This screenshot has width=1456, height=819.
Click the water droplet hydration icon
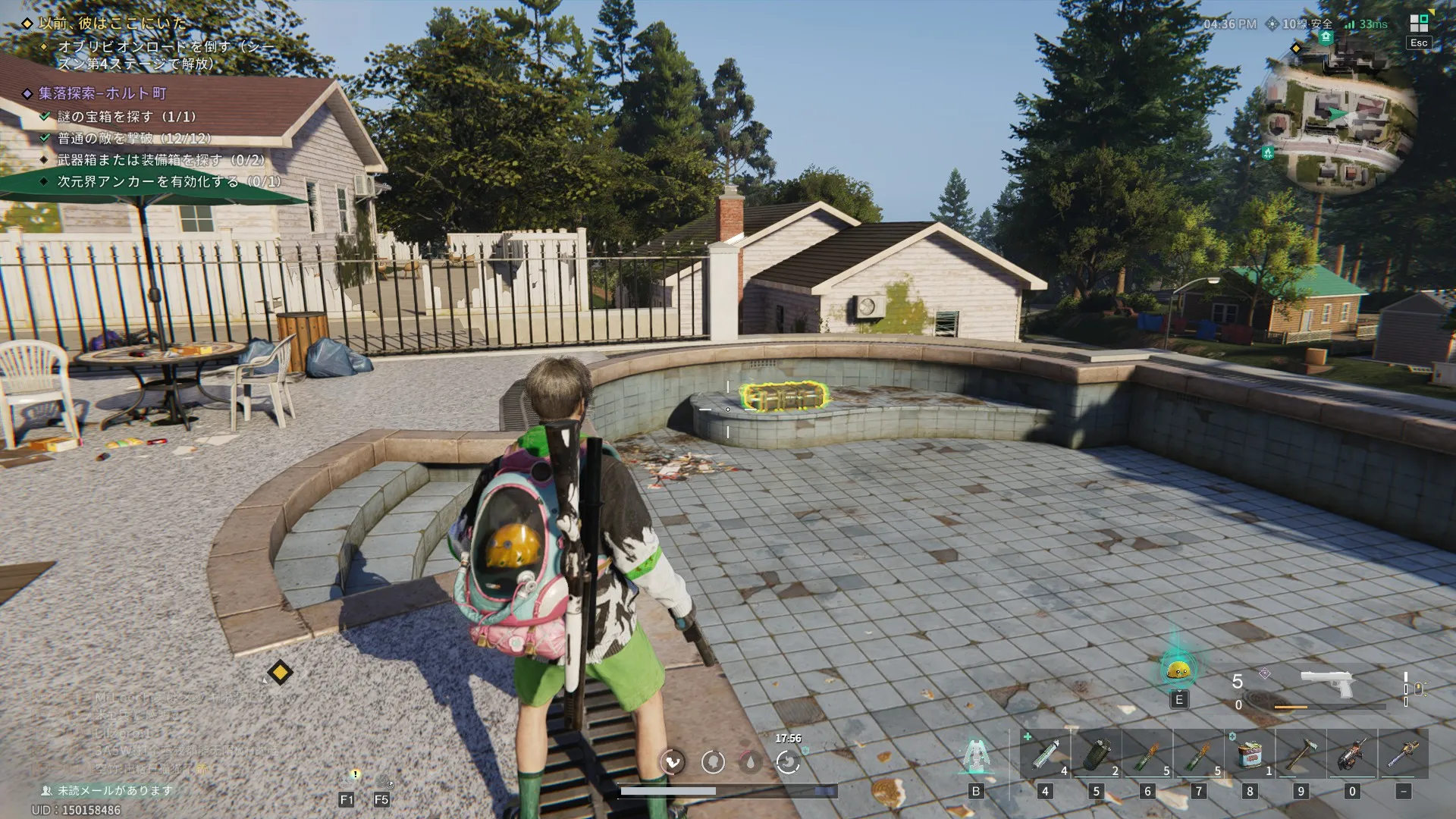[x=750, y=761]
